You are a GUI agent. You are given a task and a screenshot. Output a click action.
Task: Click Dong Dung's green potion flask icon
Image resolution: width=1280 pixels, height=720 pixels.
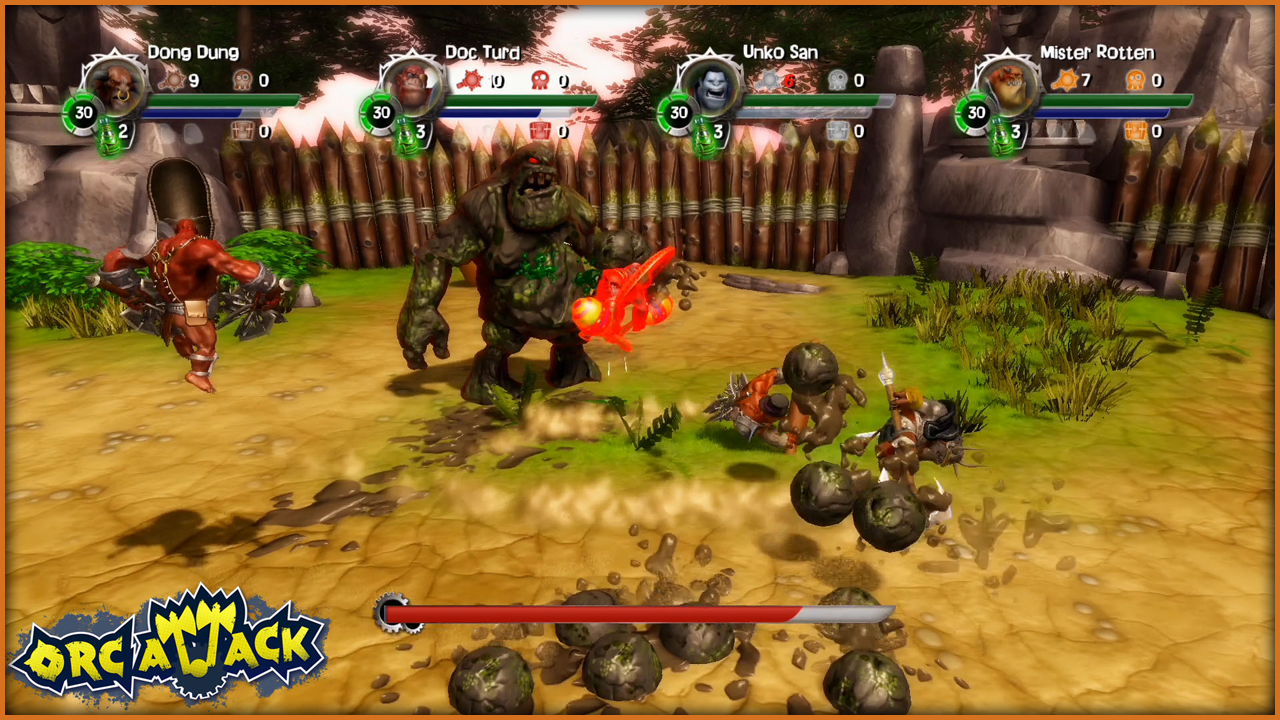[x=107, y=136]
